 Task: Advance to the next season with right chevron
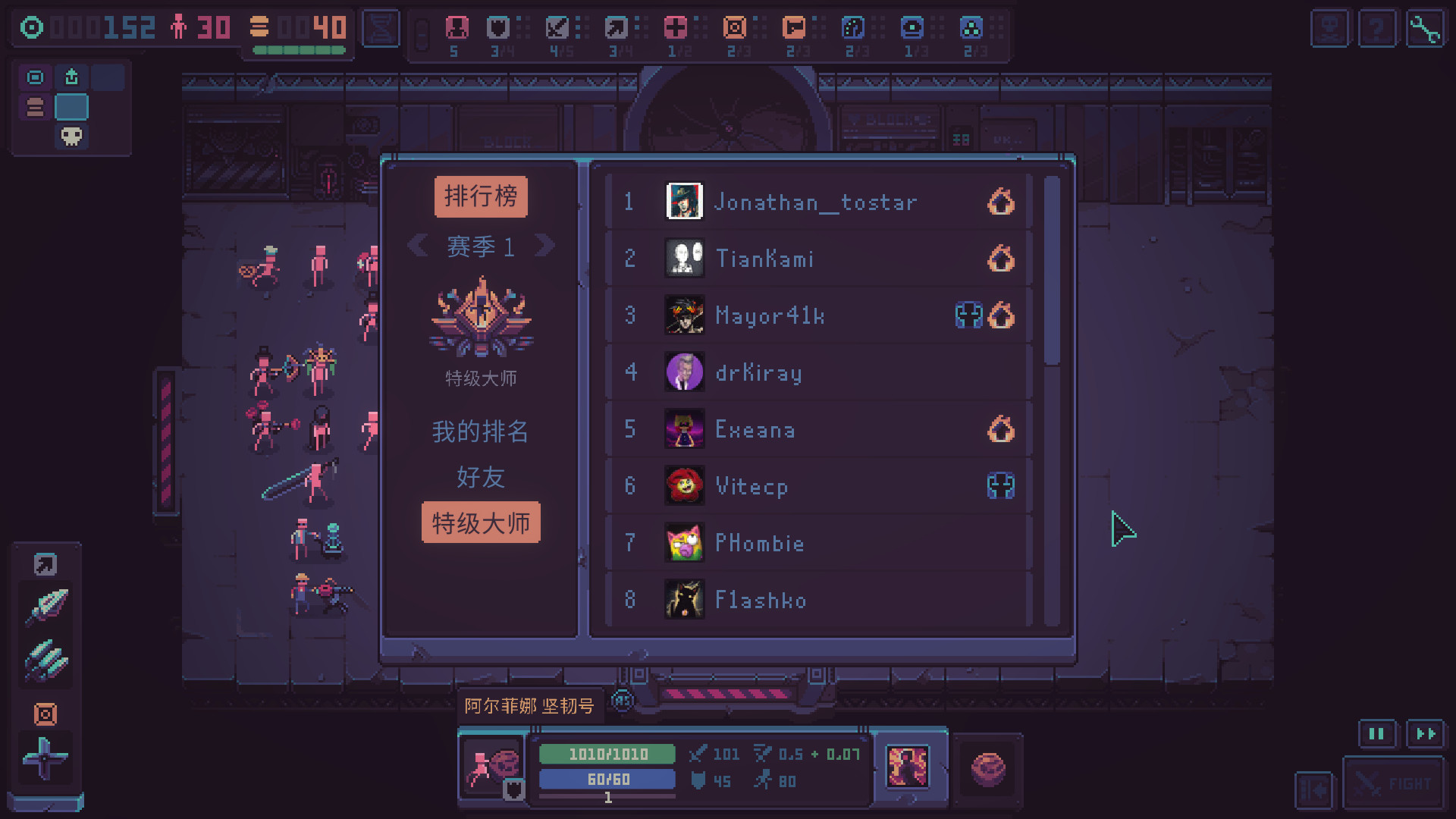545,246
